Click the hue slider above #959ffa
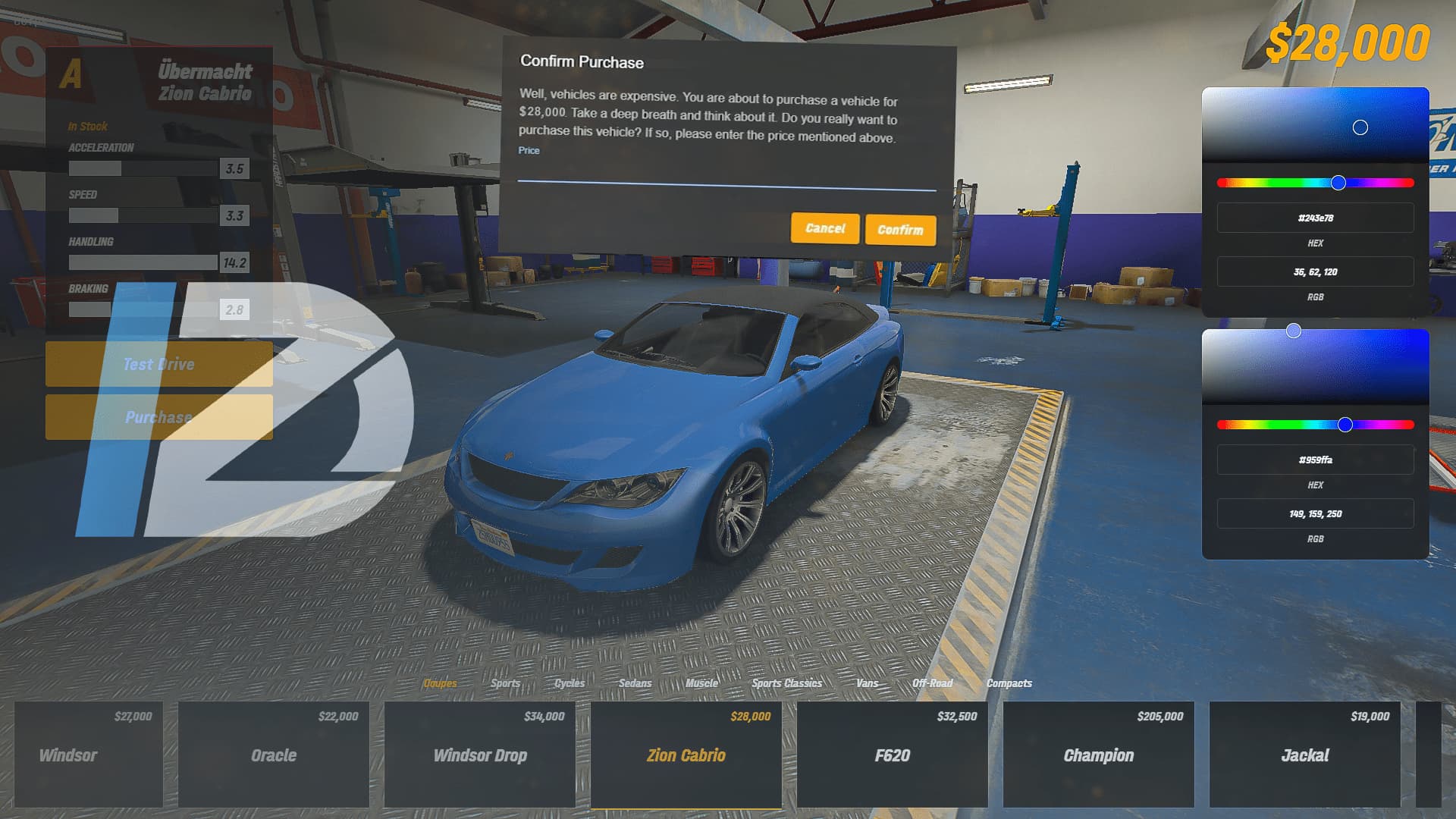This screenshot has width=1456, height=819. pyautogui.click(x=1316, y=425)
